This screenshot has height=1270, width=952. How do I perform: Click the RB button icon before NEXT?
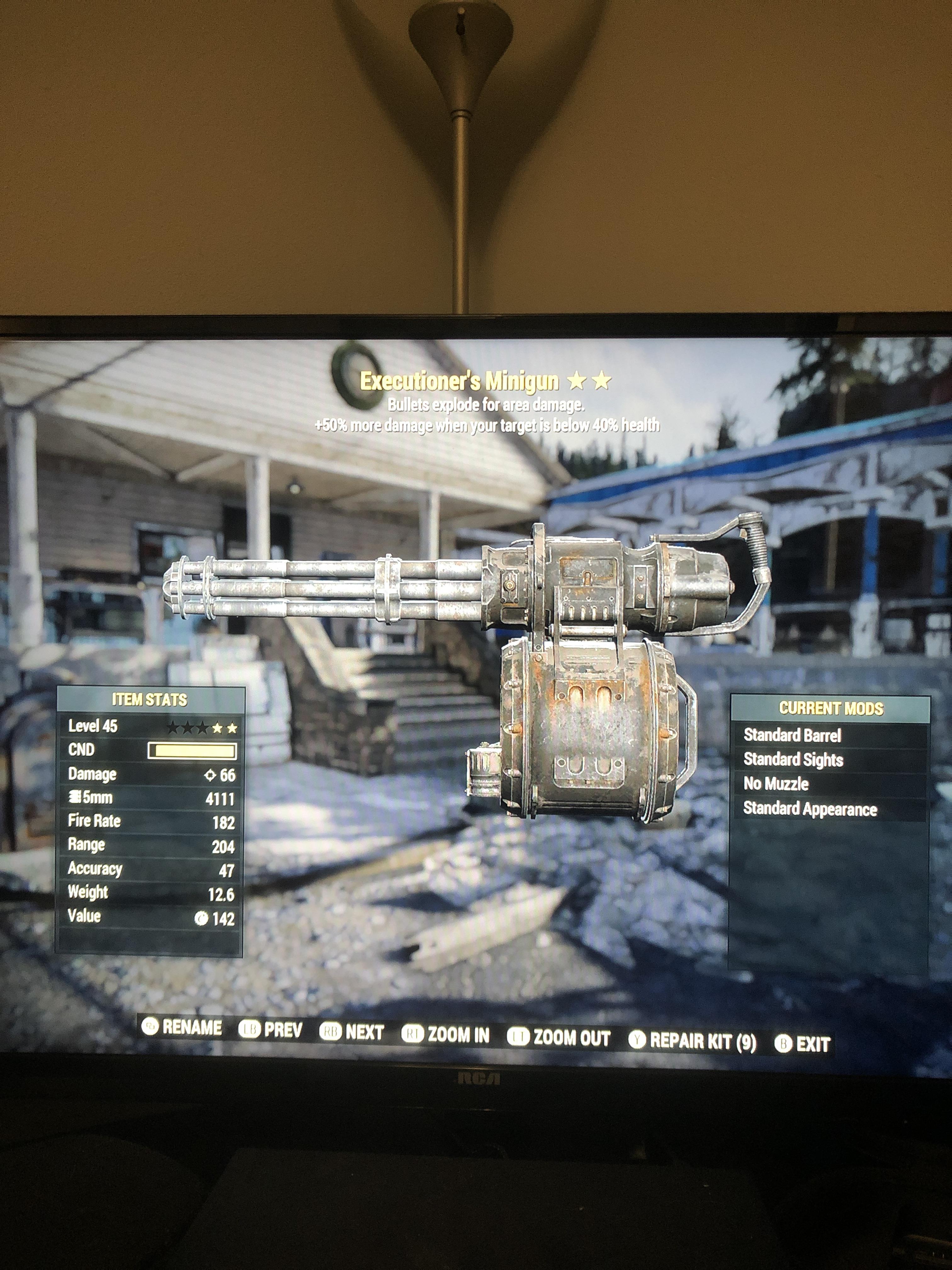[331, 1030]
